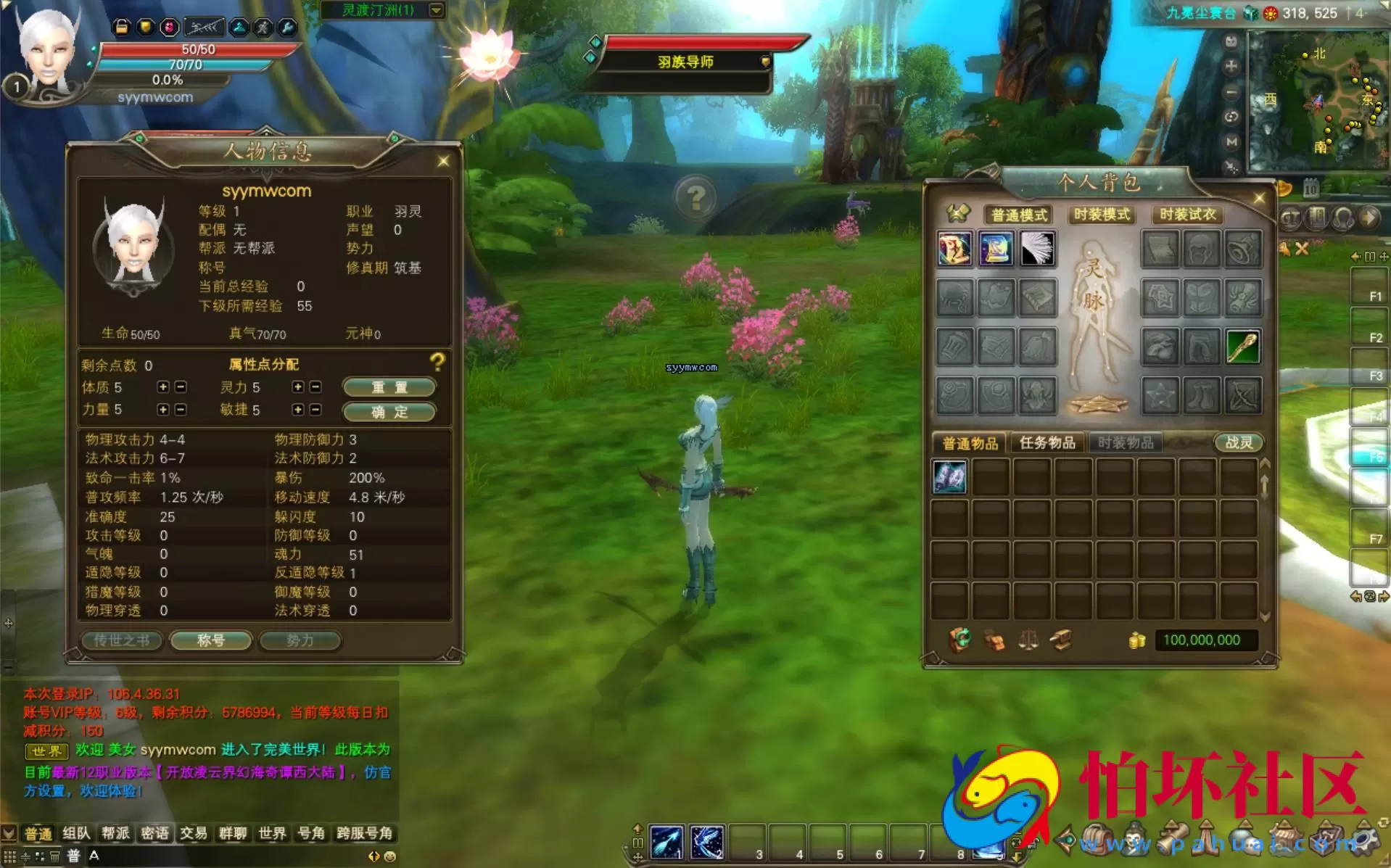Viewport: 1391px width, 868px height.
Task: Click the 重置 reset button
Action: pyautogui.click(x=389, y=387)
